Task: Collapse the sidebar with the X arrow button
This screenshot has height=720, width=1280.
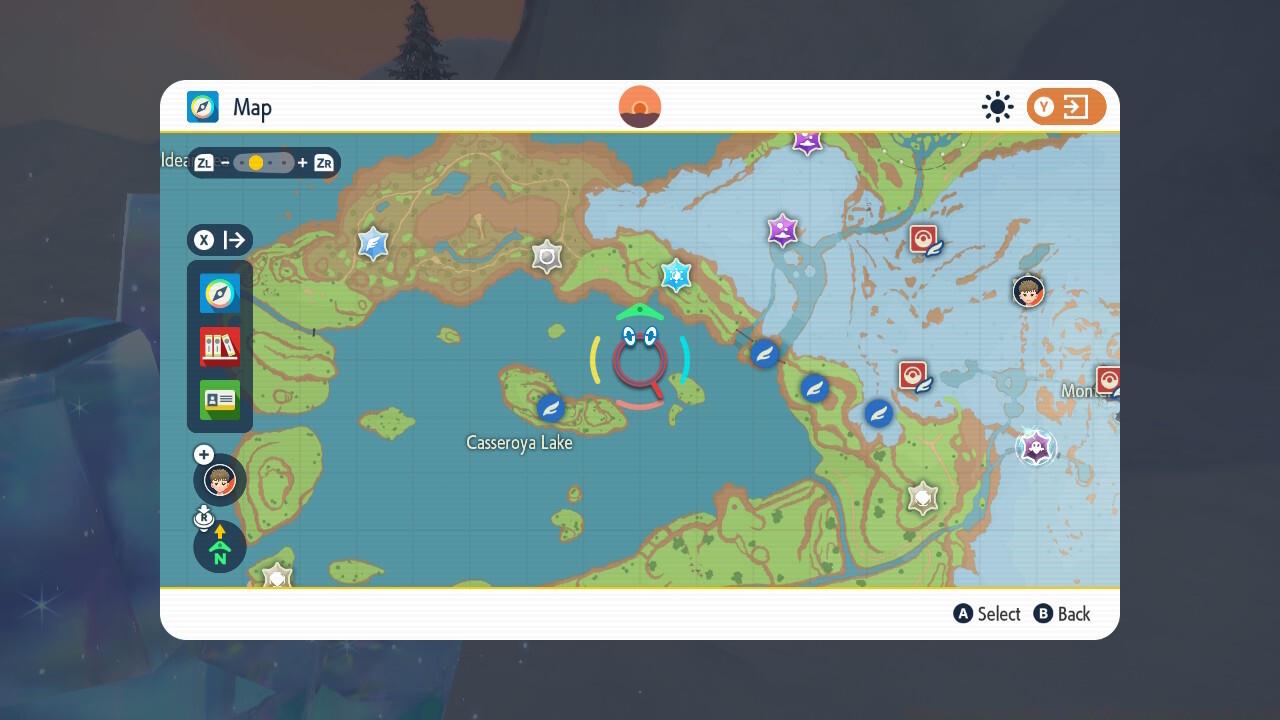Action: point(220,240)
